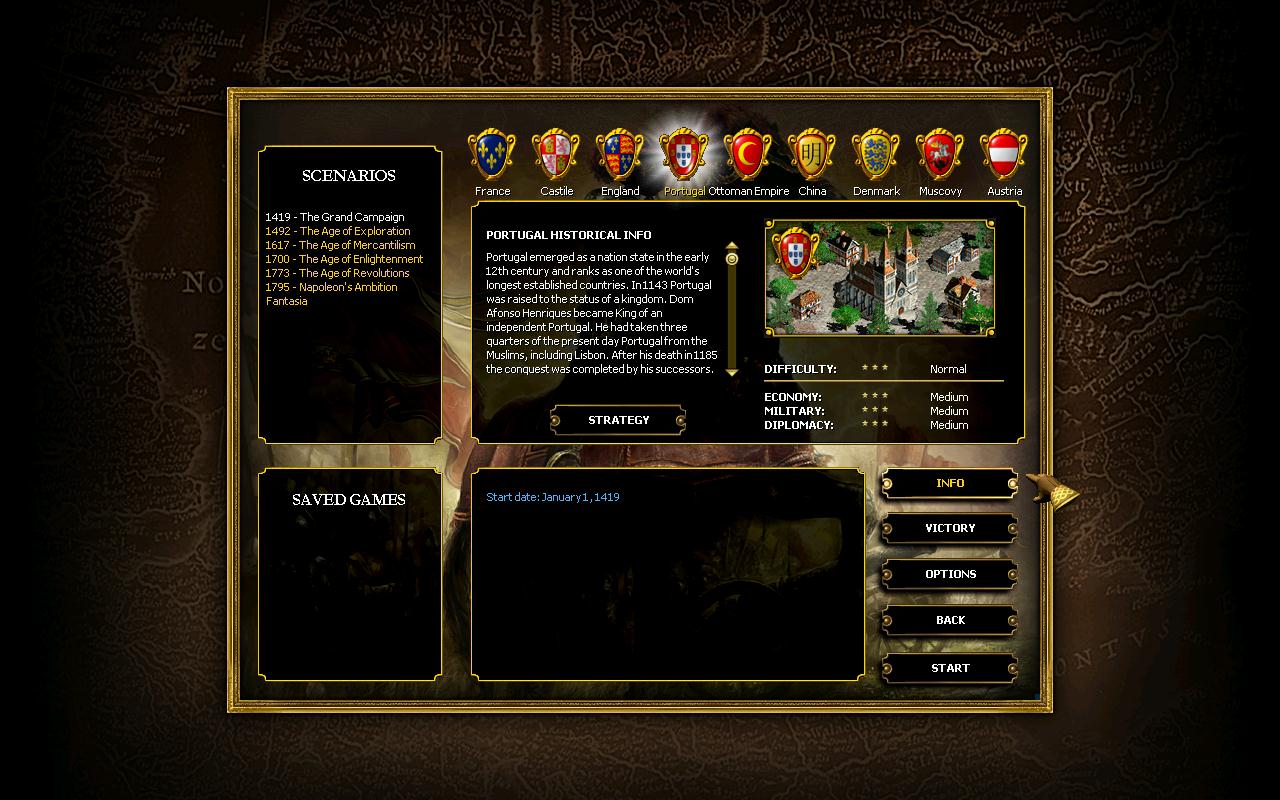Select 1617 The Age of Mercantilism
Viewport: 1280px width, 800px height.
click(x=340, y=245)
